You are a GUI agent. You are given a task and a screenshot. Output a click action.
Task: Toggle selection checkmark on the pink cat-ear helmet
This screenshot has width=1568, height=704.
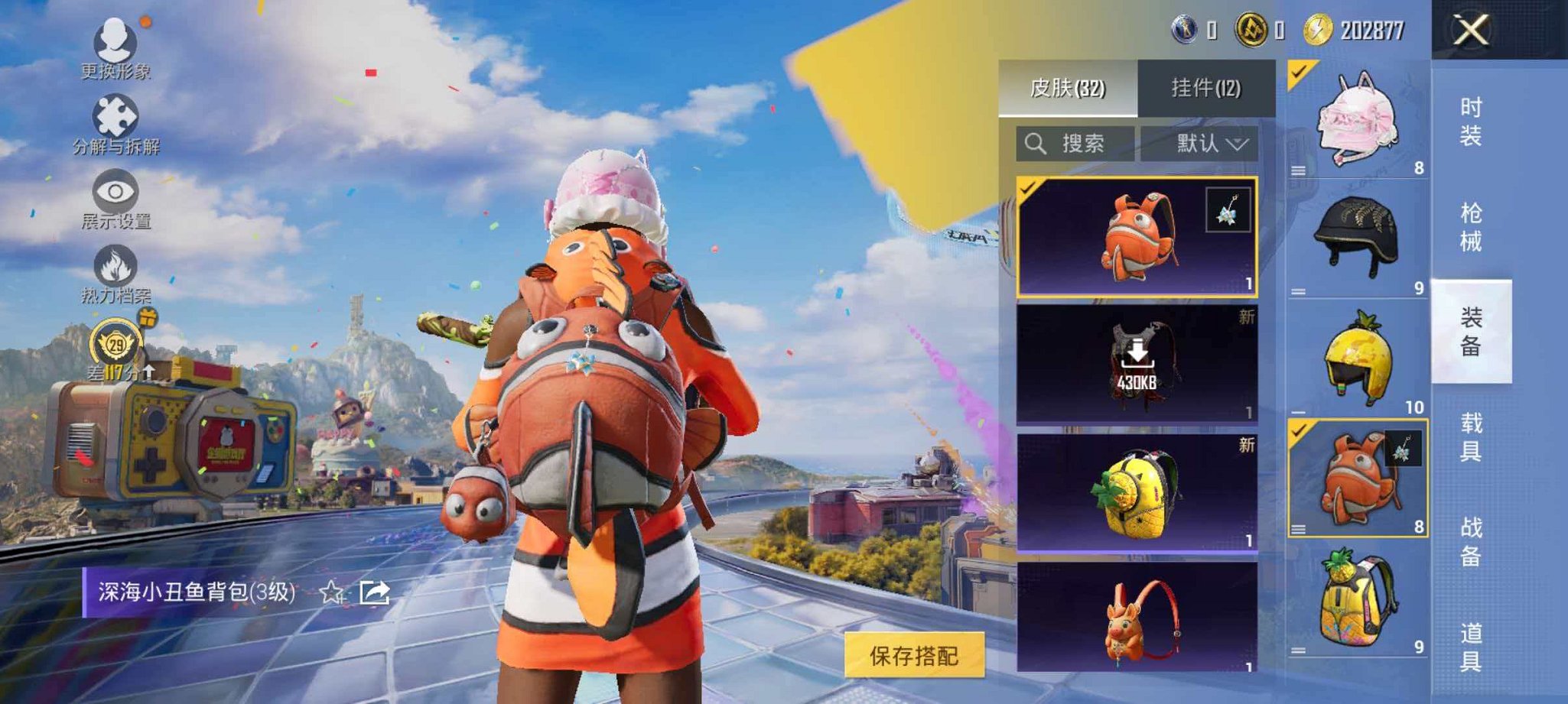click(x=1299, y=73)
